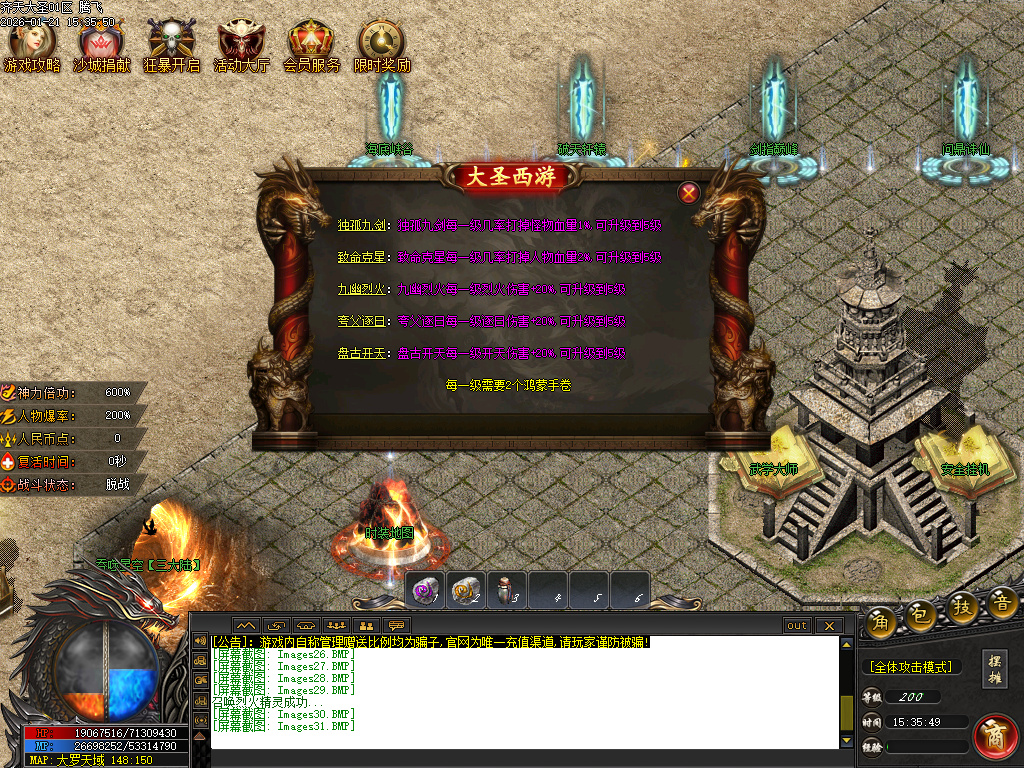The image size is (1024, 768).
Task: Choose the 盘古开天 skill link
Action: 360,354
